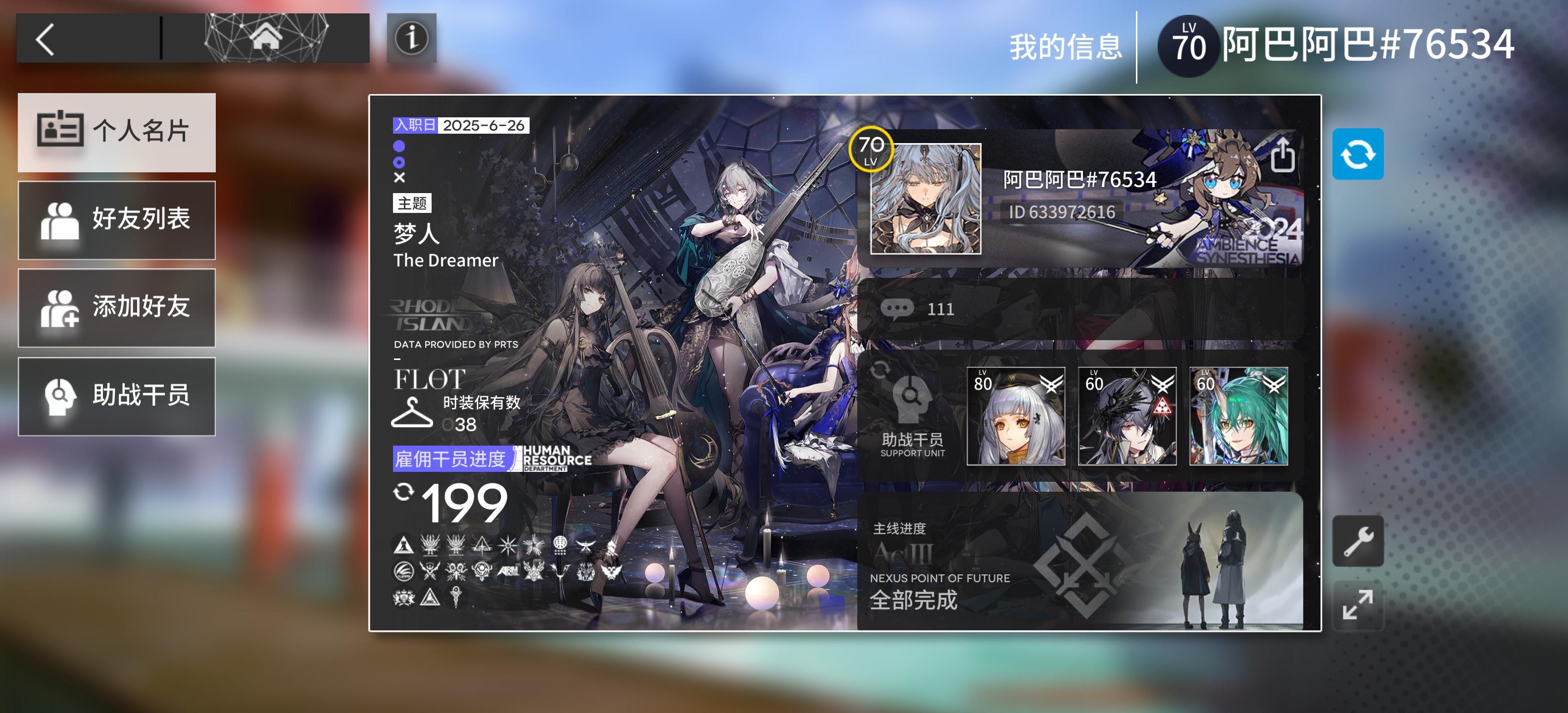
Task: Open 添加好友 to add a friend
Action: coord(117,308)
